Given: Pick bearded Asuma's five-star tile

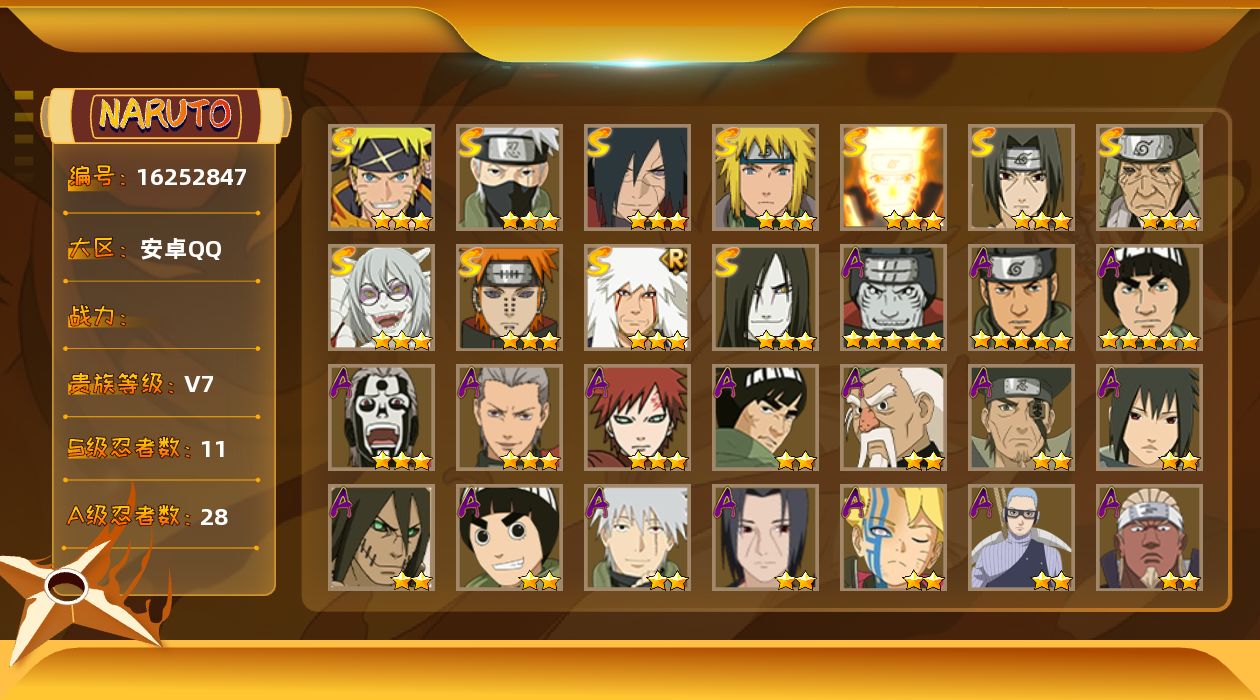Looking at the screenshot, I should tap(1021, 297).
